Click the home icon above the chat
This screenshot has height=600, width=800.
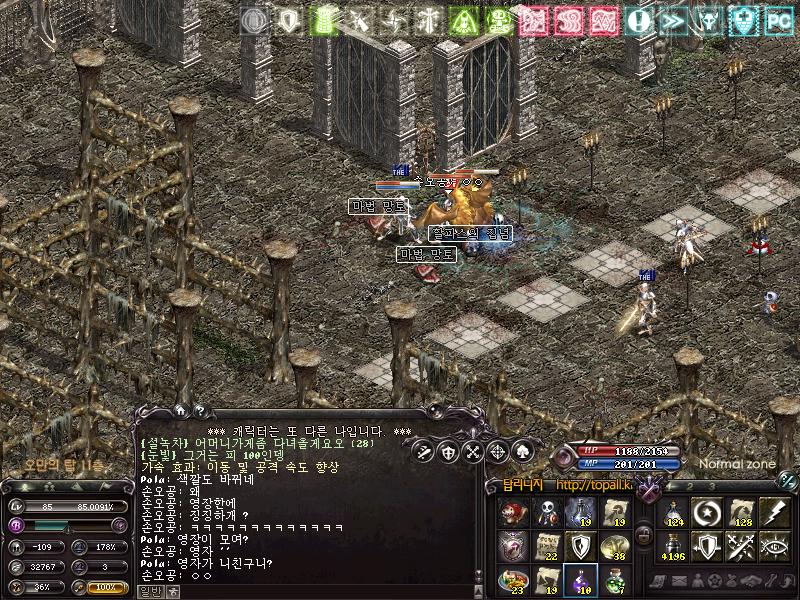pyautogui.click(x=180, y=409)
